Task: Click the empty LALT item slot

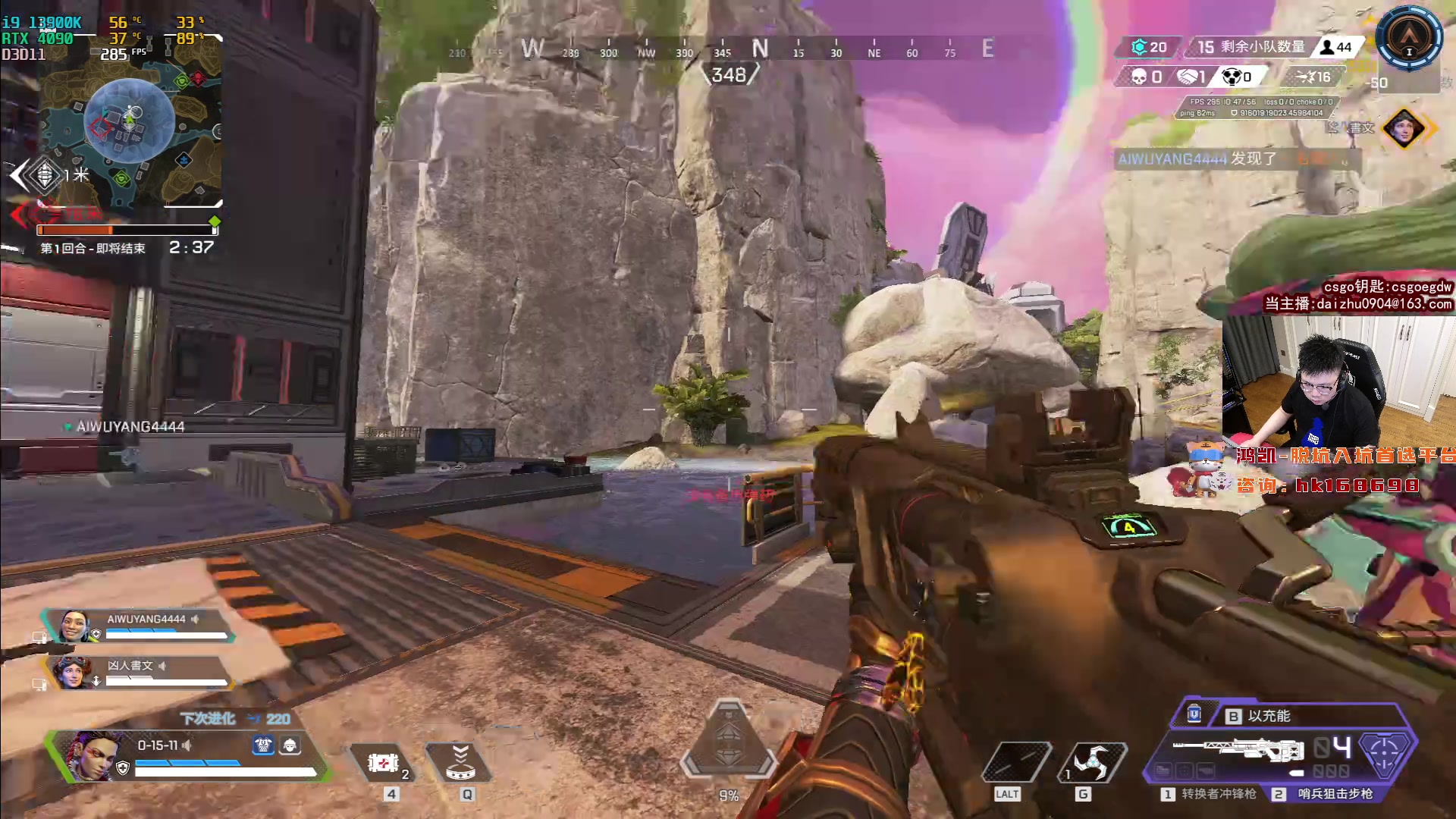Action: pos(1015,761)
